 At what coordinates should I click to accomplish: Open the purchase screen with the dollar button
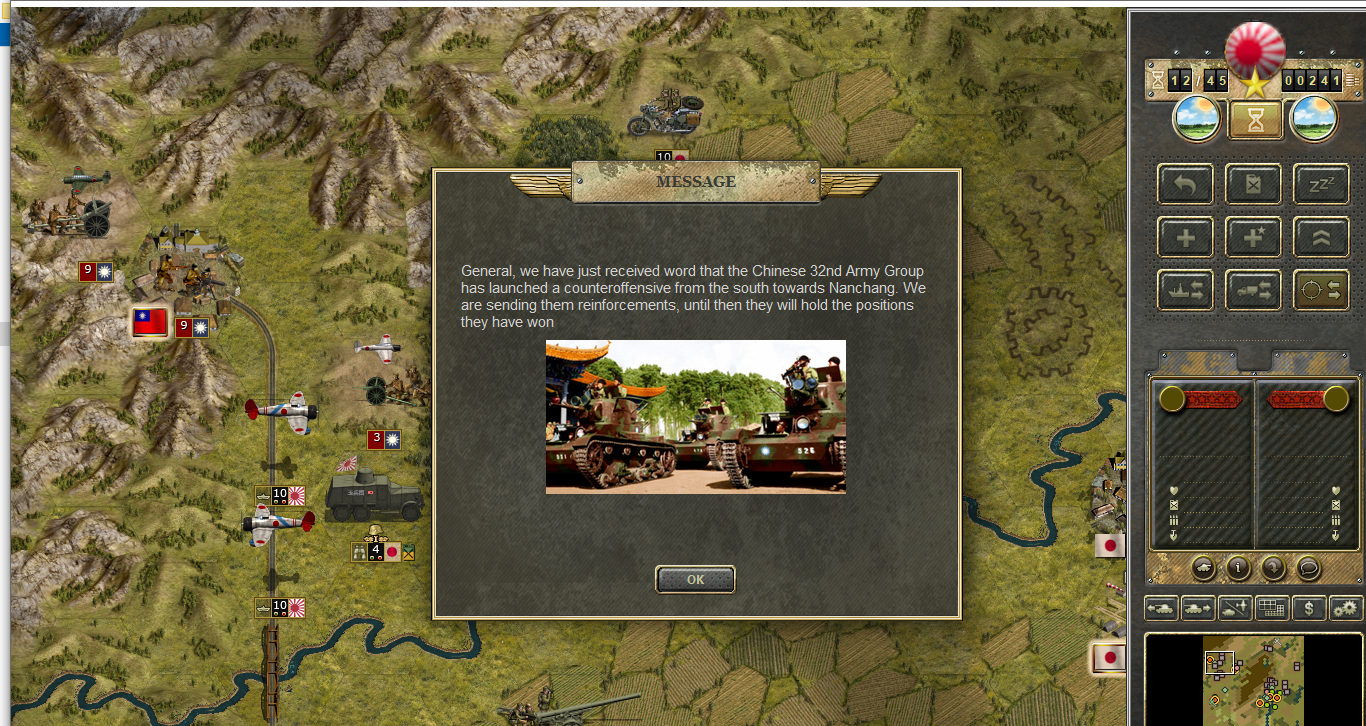pos(1308,607)
